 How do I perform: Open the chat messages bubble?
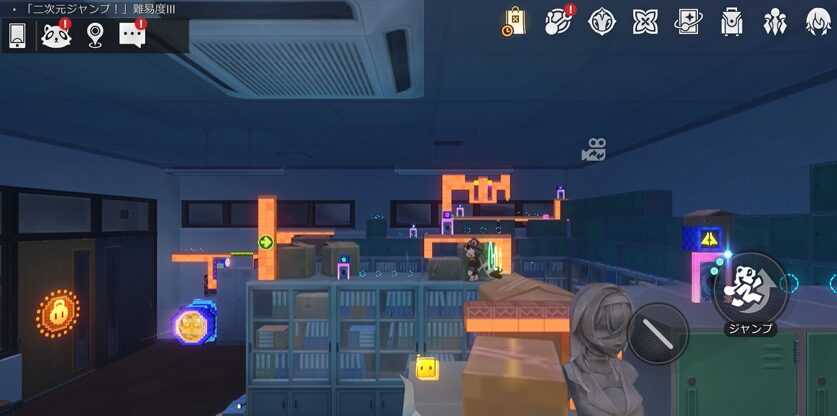(132, 35)
